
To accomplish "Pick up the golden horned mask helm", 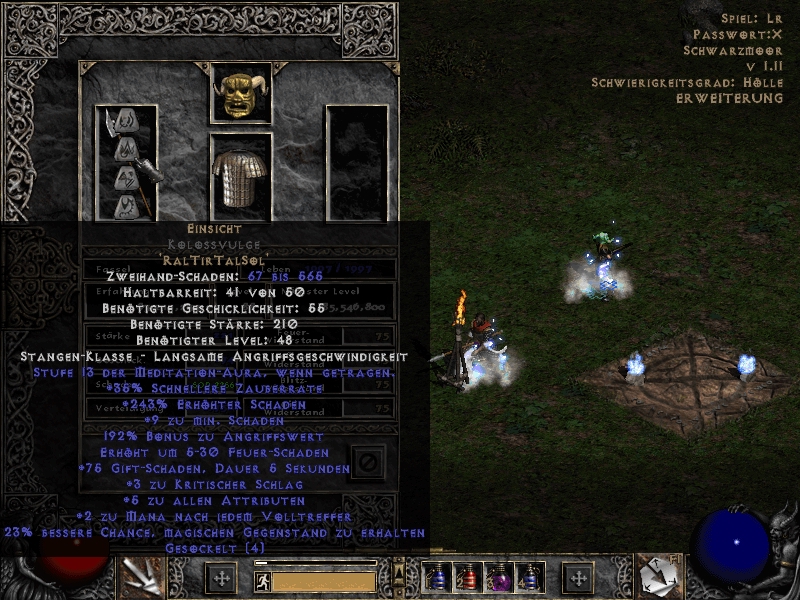I will point(241,93).
